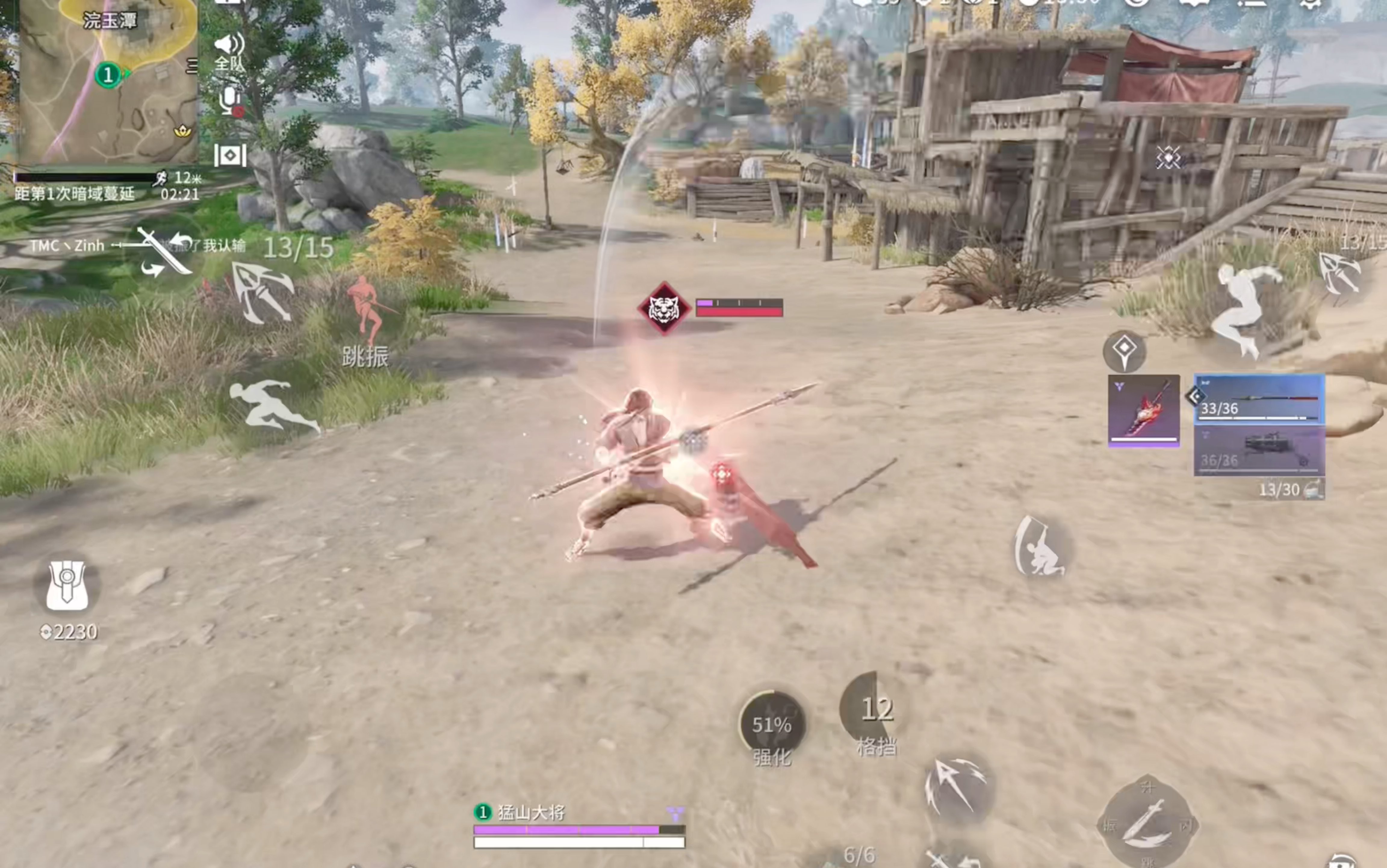Open the backpack inventory
The height and width of the screenshot is (868, 1387).
point(67,586)
